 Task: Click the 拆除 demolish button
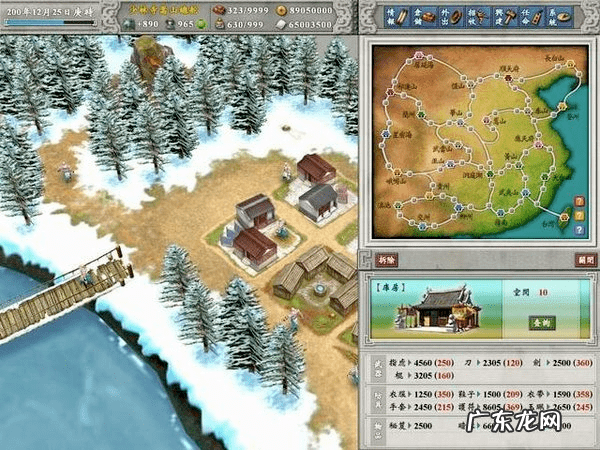[x=387, y=259]
